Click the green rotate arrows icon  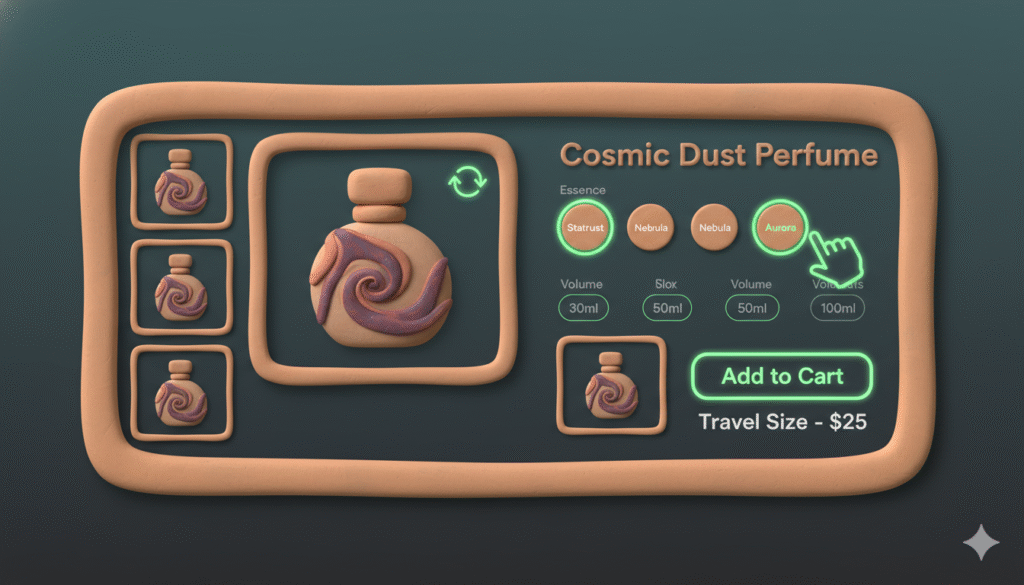[x=467, y=182]
